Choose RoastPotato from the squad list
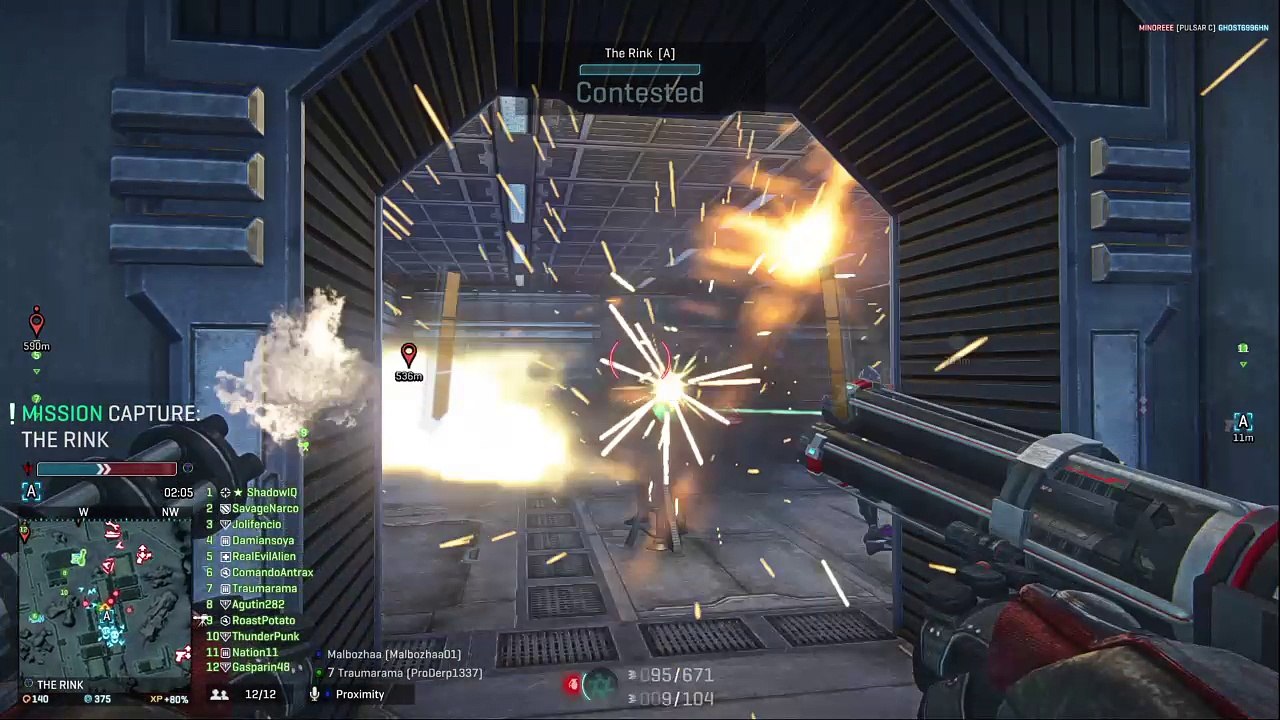The height and width of the screenshot is (720, 1280). [x=263, y=621]
